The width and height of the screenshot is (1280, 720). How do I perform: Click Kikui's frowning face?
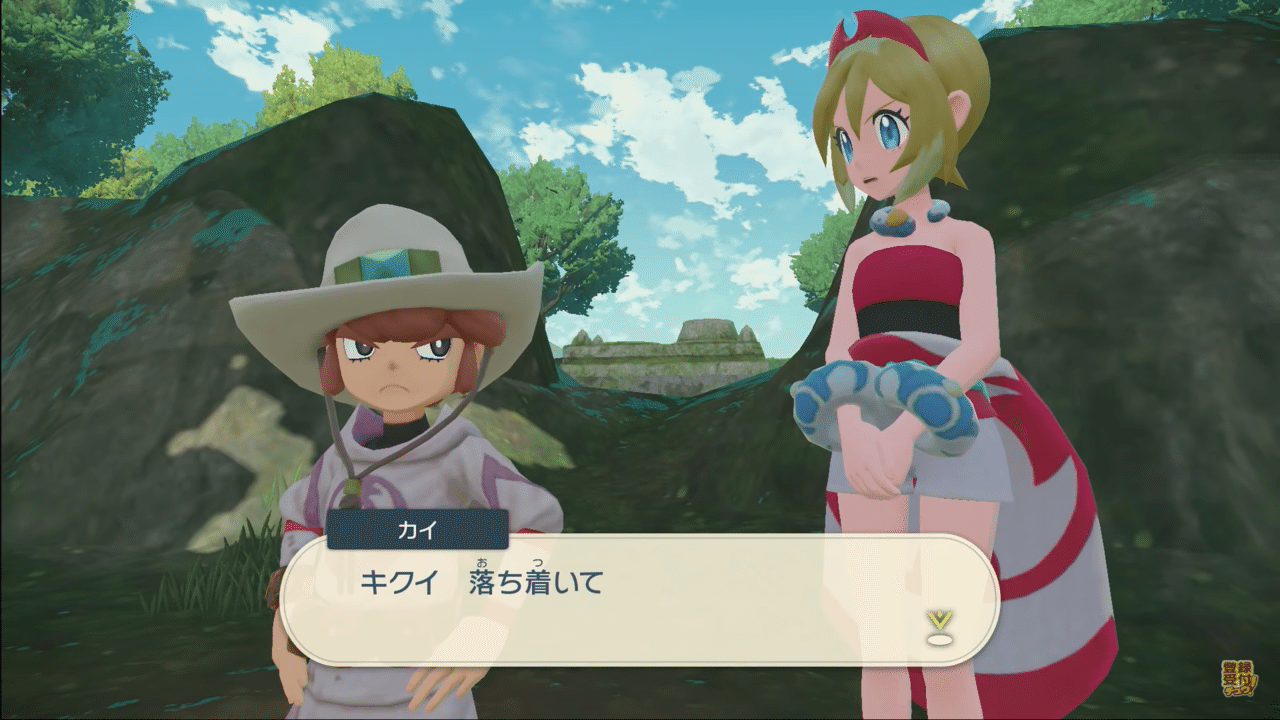395,370
